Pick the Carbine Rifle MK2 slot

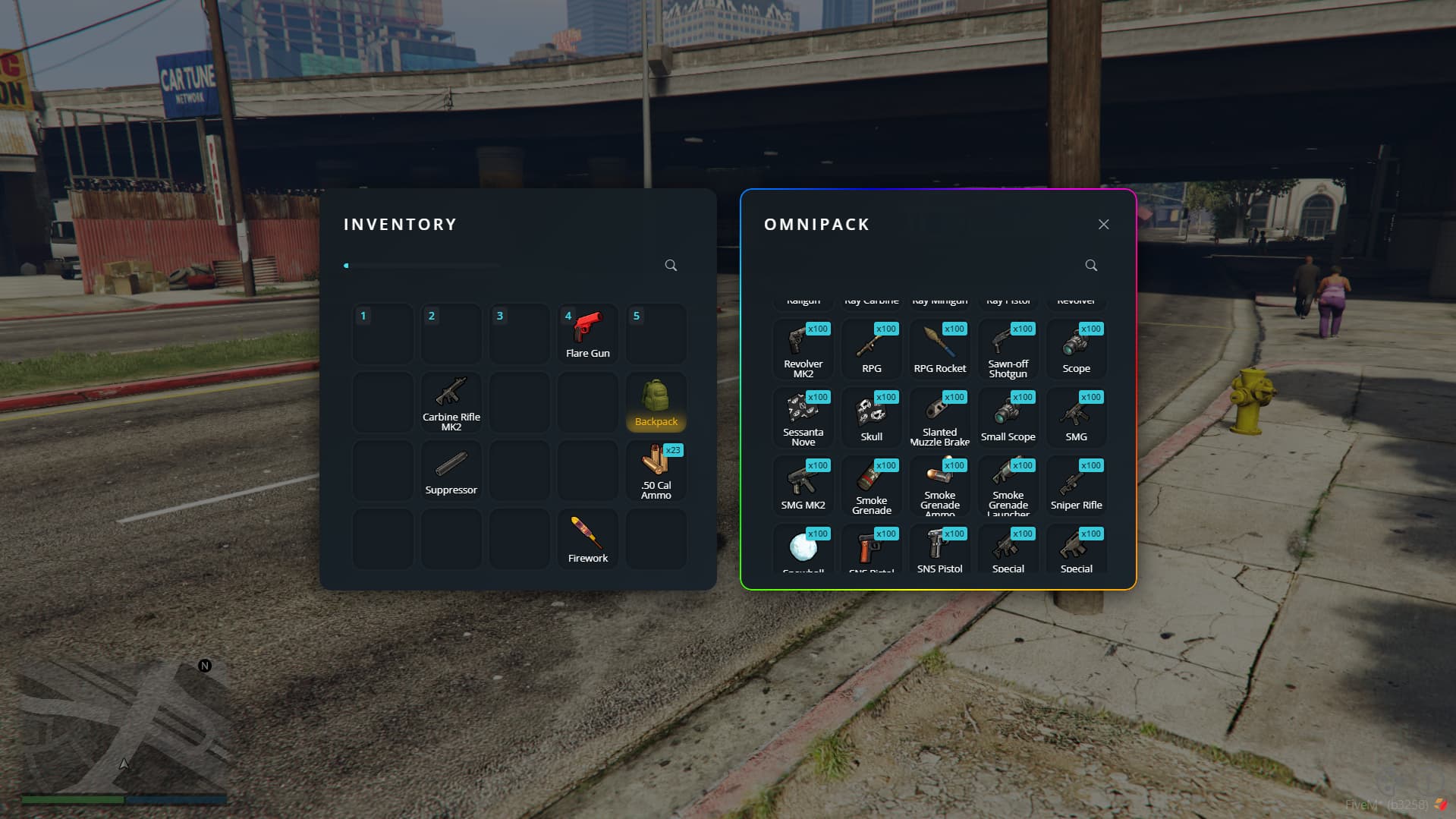pos(451,402)
